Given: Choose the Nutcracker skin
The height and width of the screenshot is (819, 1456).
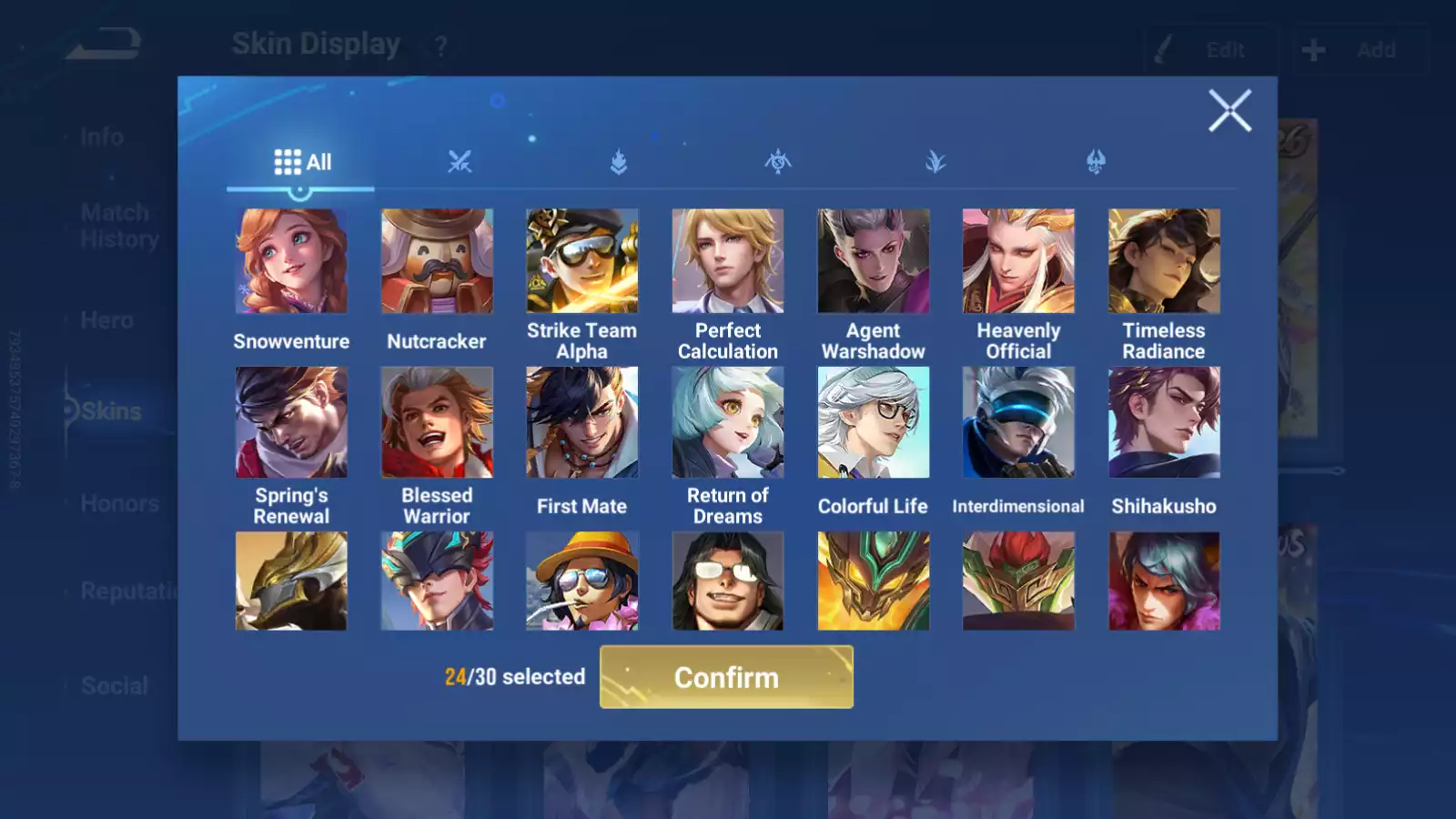Looking at the screenshot, I should click(437, 261).
